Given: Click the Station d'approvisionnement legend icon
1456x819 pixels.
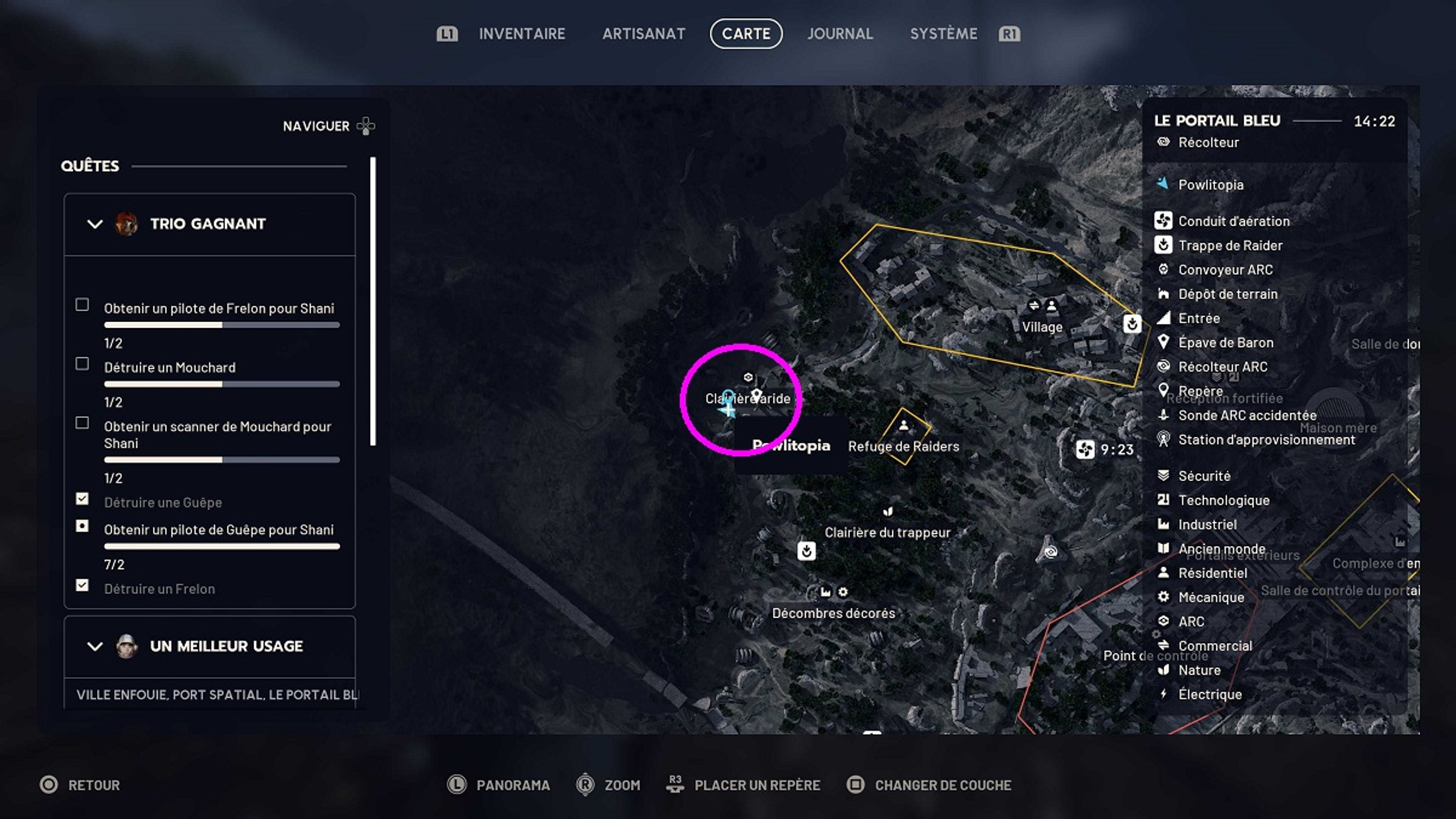Looking at the screenshot, I should point(1164,440).
